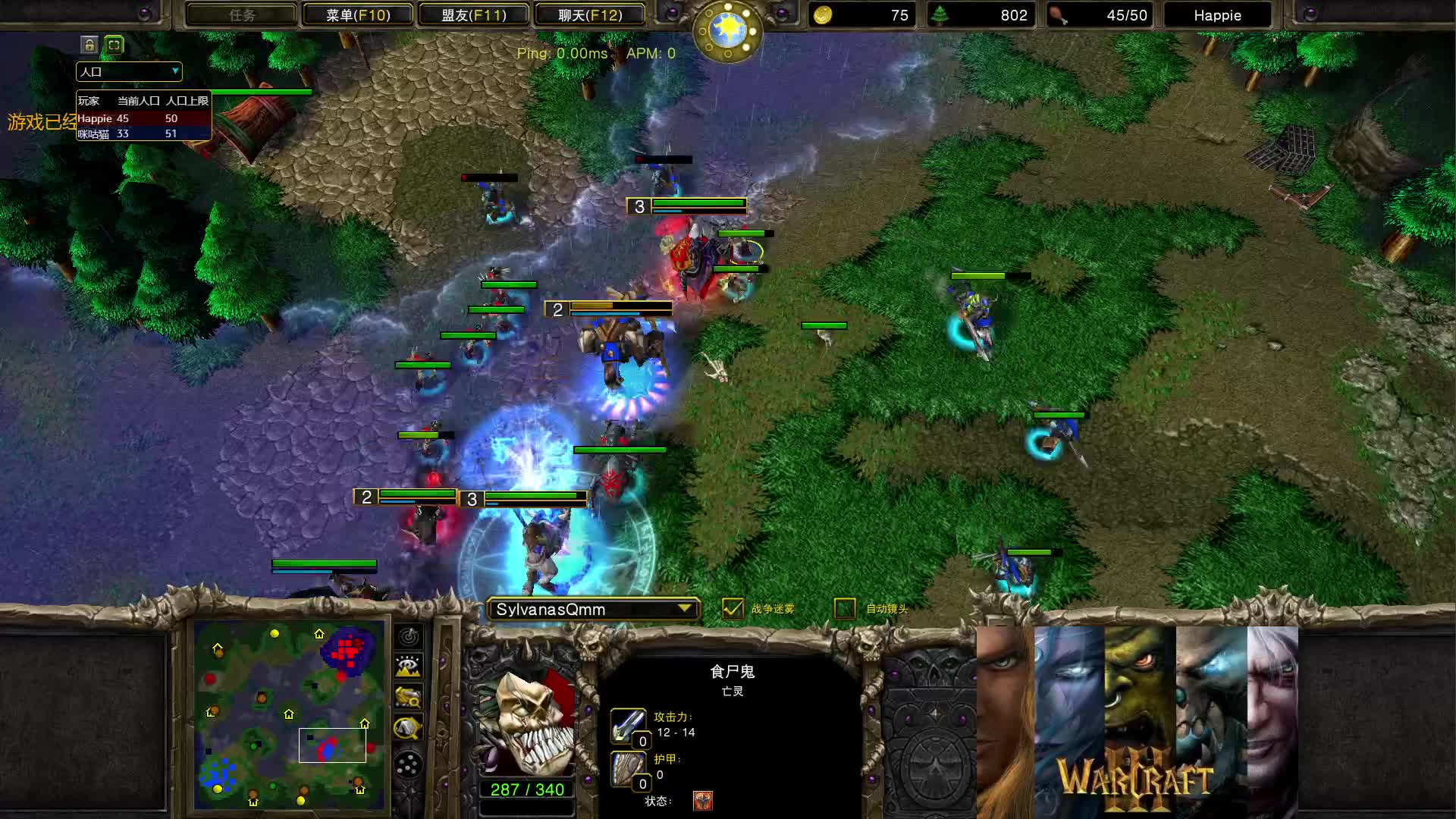Click the day-night clock indicator
This screenshot has width=1456, height=819.
pos(727,32)
